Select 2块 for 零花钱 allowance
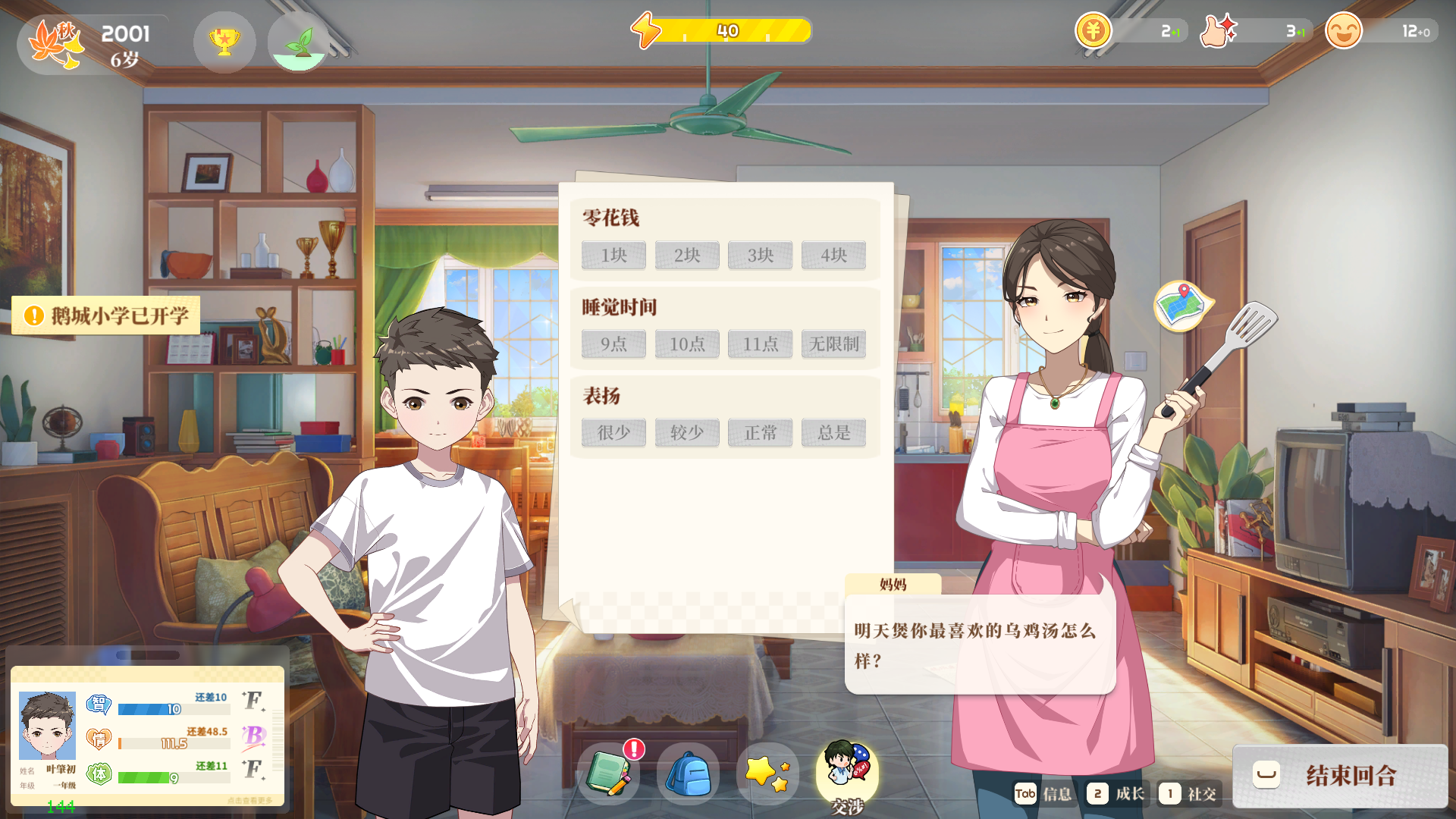The width and height of the screenshot is (1456, 819). [686, 256]
